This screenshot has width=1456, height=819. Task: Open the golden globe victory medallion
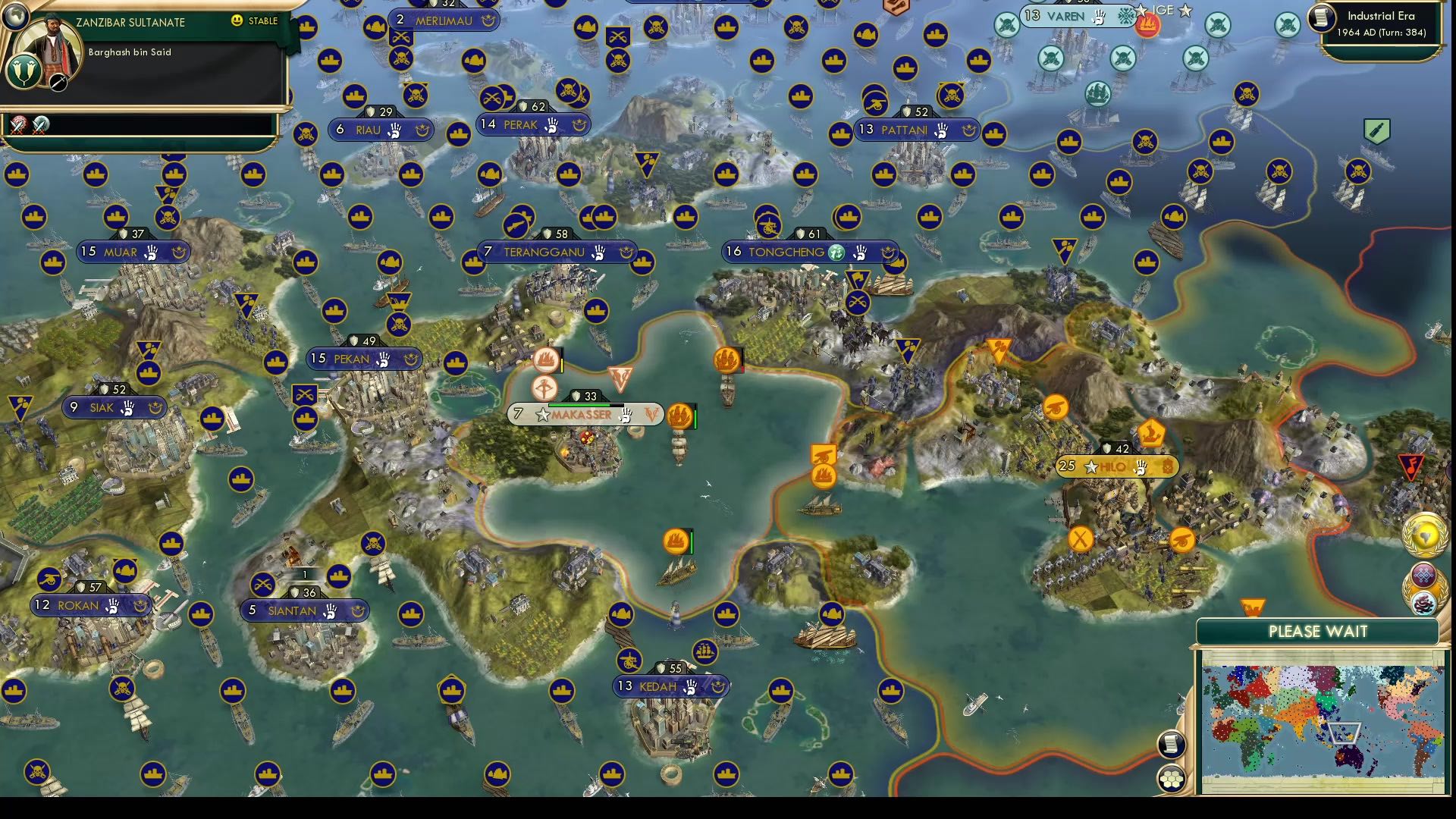coord(1426,538)
